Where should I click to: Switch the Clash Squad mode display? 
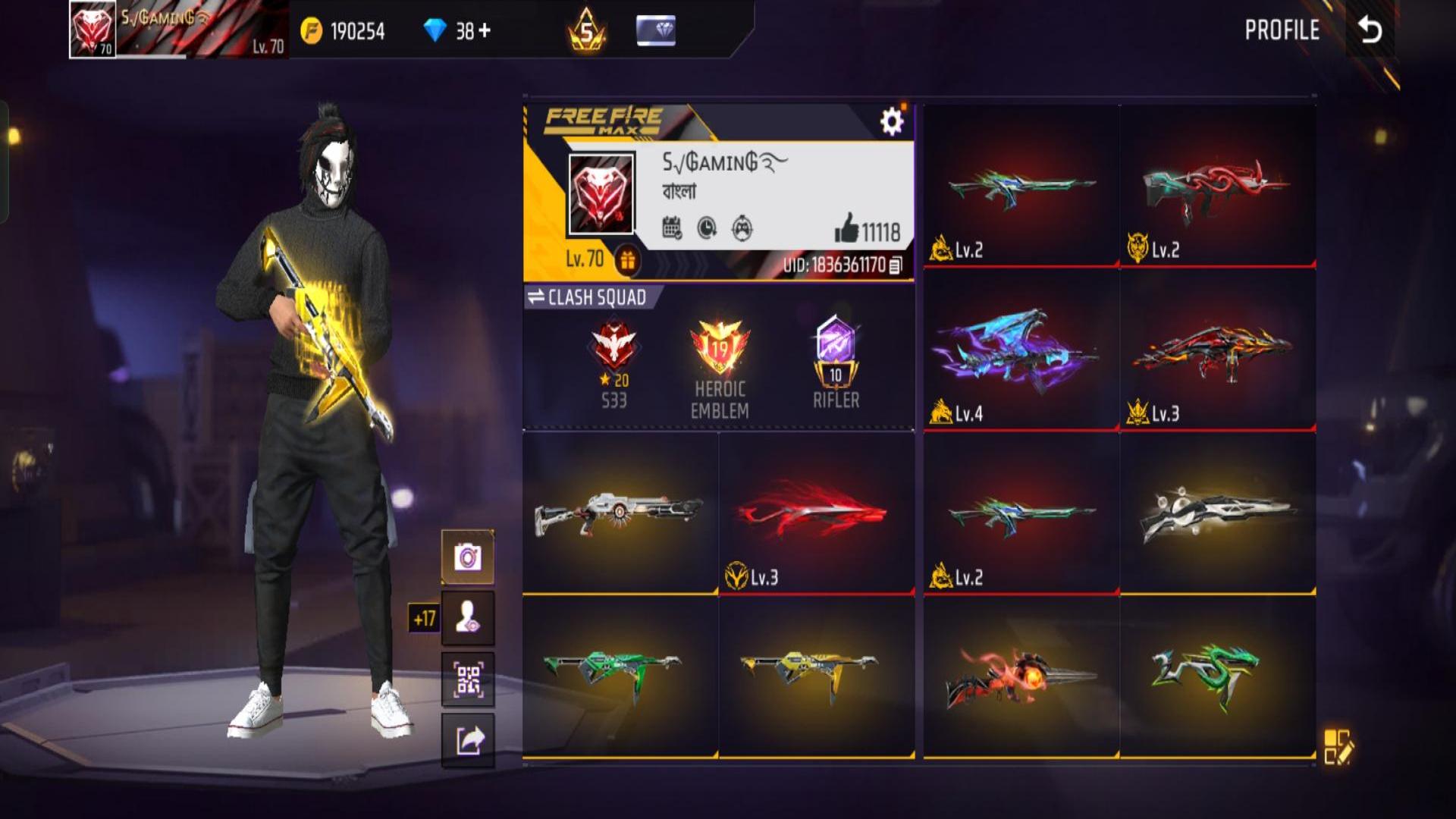pyautogui.click(x=585, y=297)
